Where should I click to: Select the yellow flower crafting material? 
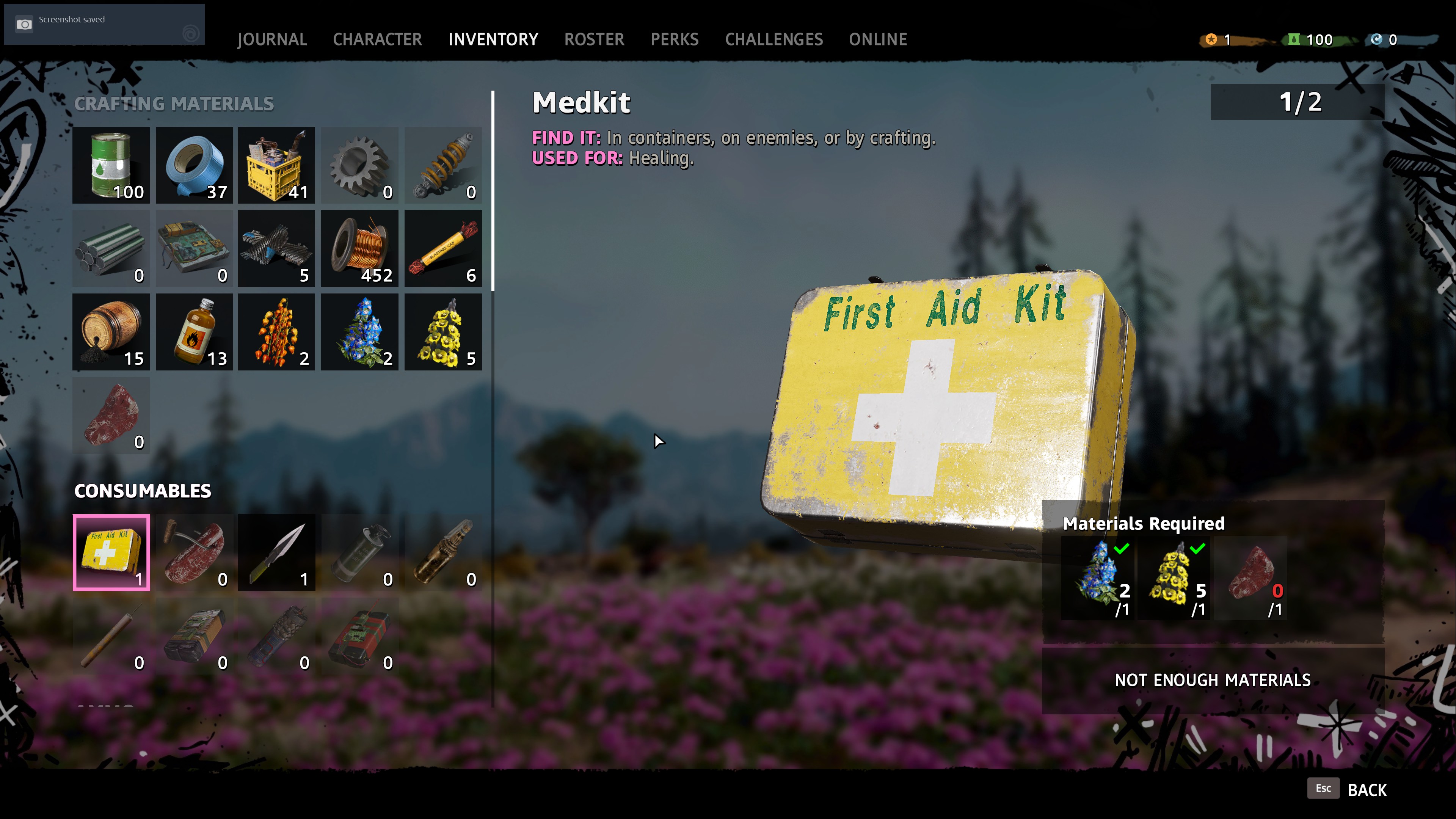(x=442, y=332)
